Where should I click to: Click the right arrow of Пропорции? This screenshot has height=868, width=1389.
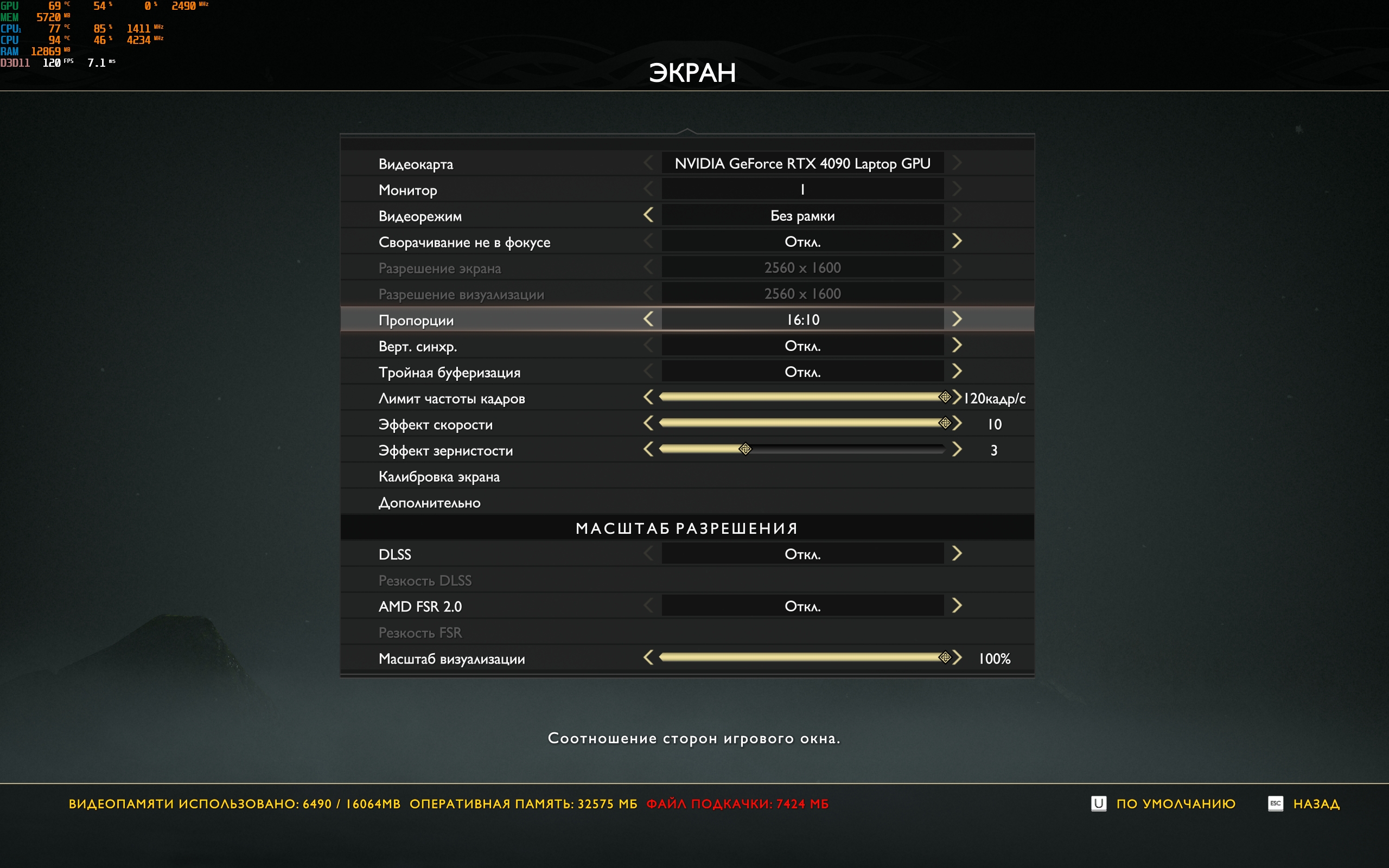tap(956, 319)
